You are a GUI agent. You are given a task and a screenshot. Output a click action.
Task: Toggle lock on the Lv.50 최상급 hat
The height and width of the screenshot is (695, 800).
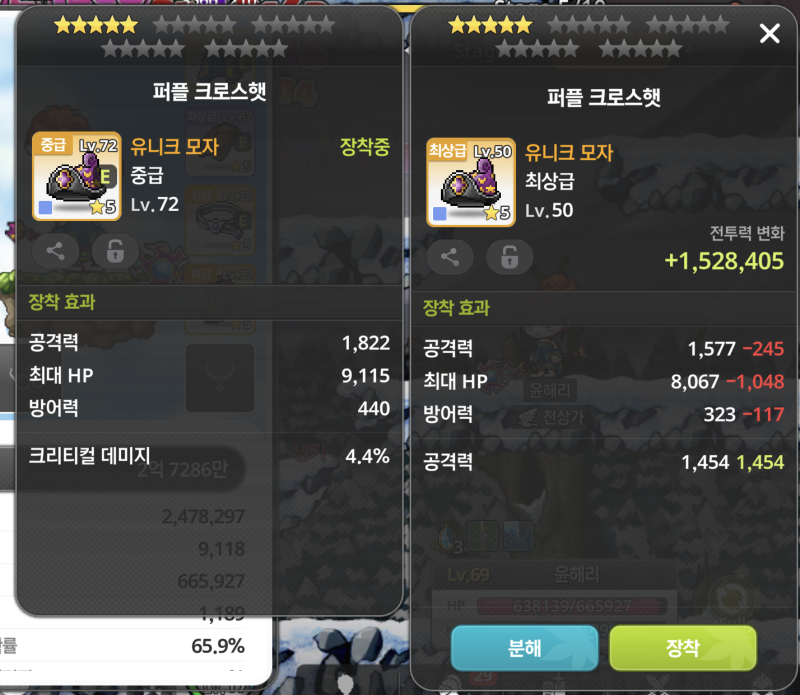coord(509,257)
